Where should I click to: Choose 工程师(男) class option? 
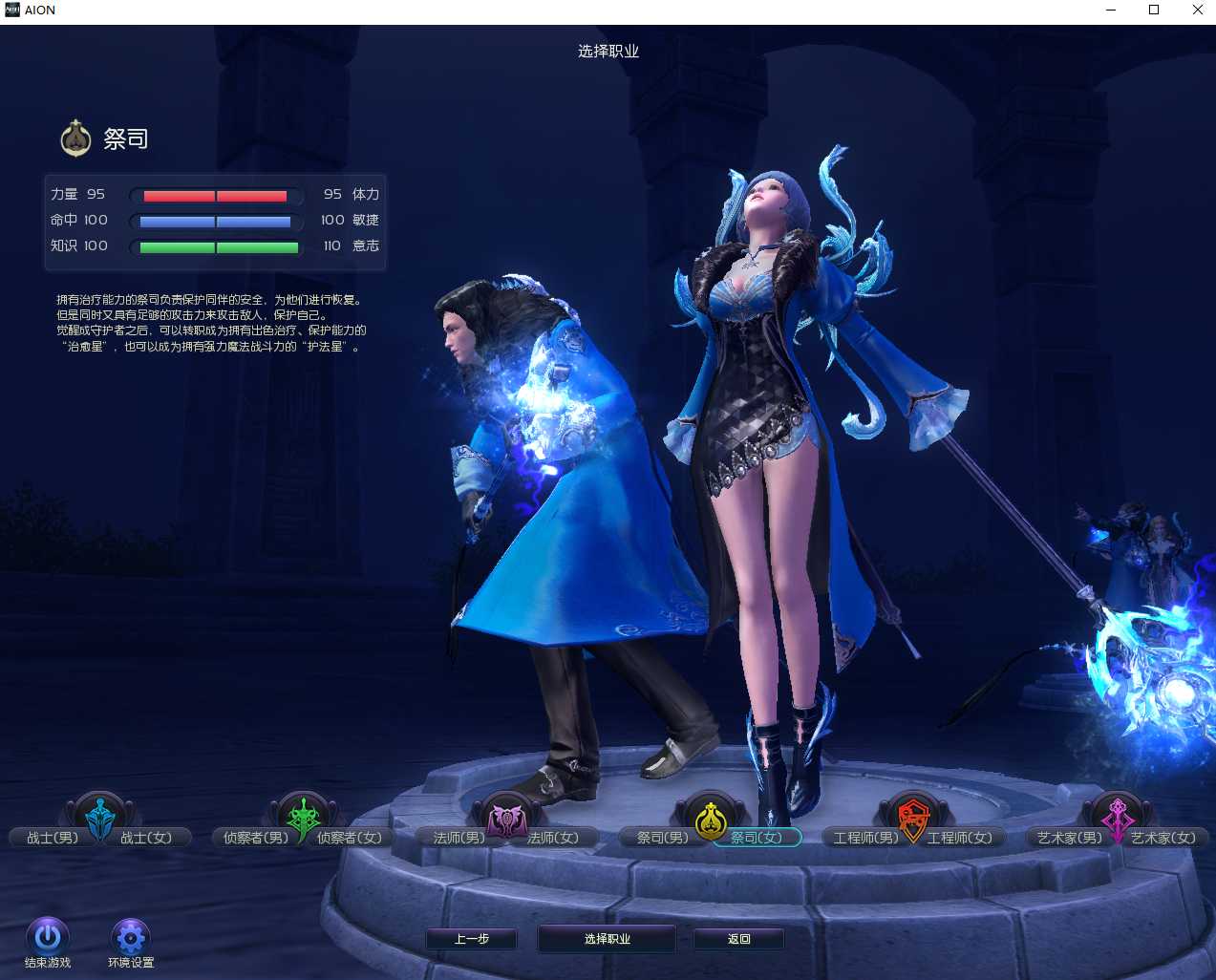865,838
